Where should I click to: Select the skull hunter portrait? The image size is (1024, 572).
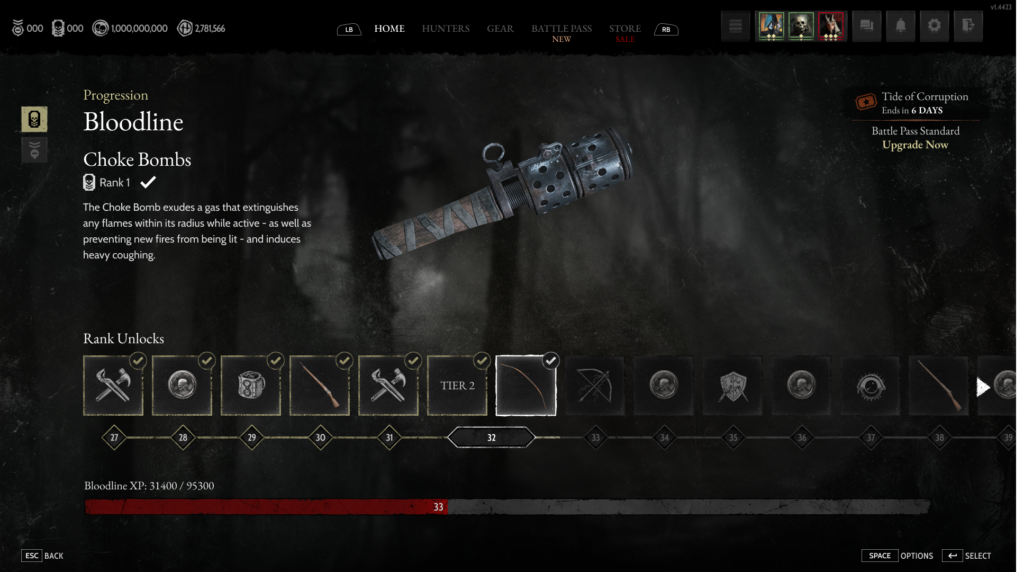point(801,26)
